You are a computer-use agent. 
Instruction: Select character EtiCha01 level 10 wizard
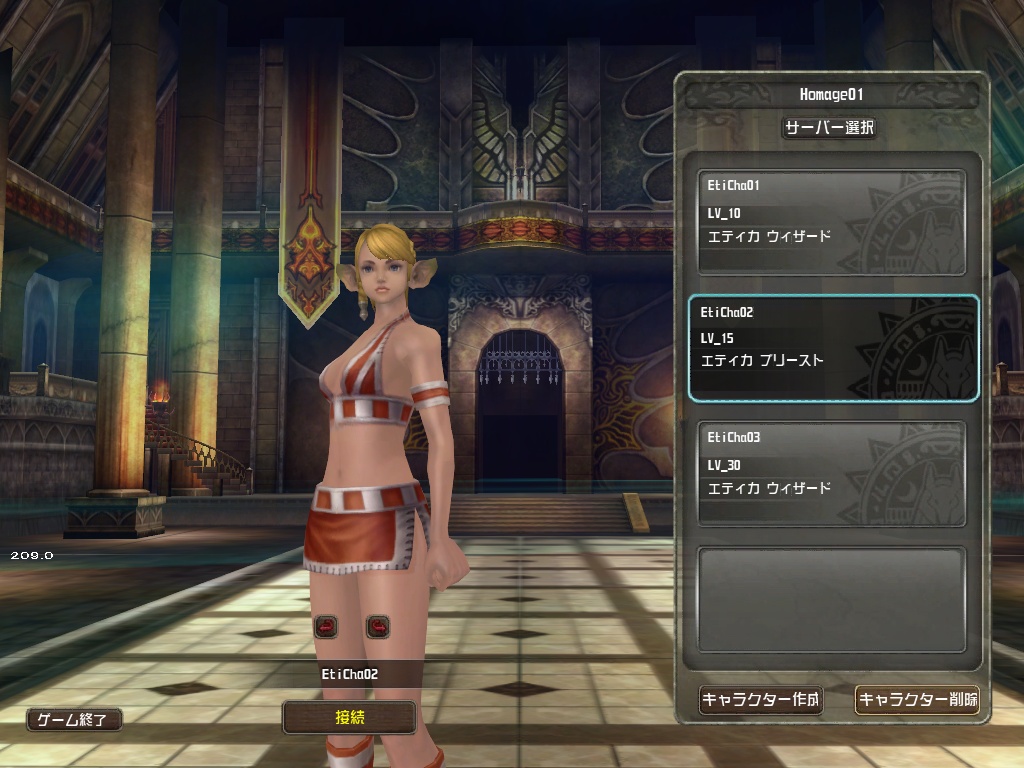coord(831,222)
